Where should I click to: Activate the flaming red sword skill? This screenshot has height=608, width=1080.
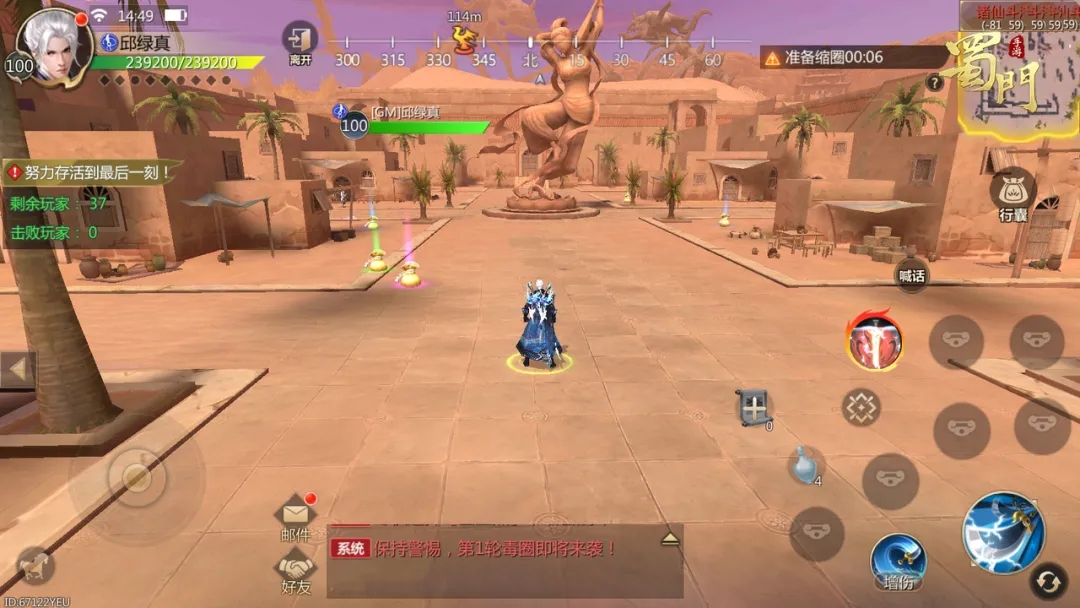click(875, 340)
